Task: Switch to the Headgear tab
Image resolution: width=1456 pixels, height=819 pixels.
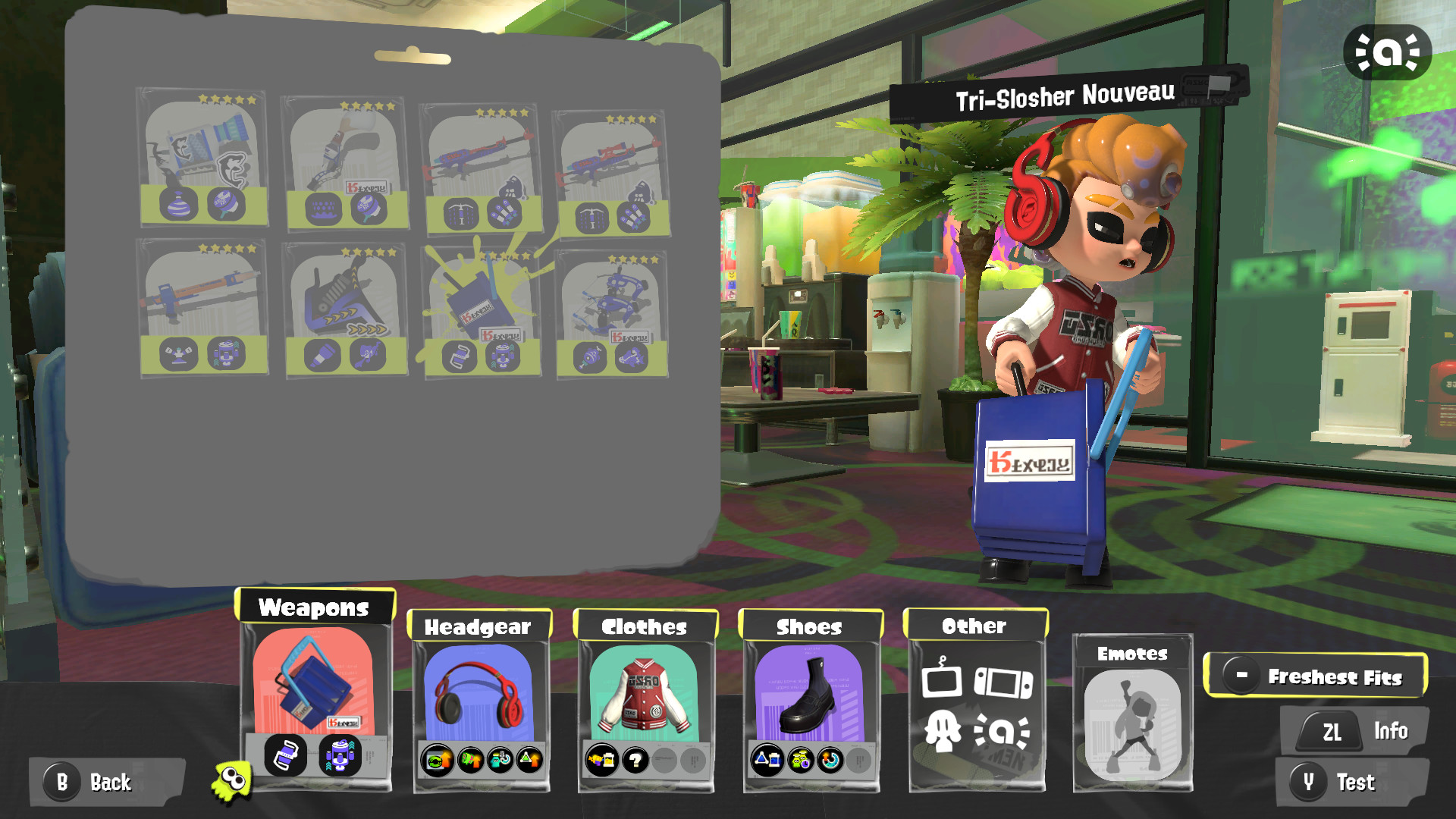Action: pos(480,627)
